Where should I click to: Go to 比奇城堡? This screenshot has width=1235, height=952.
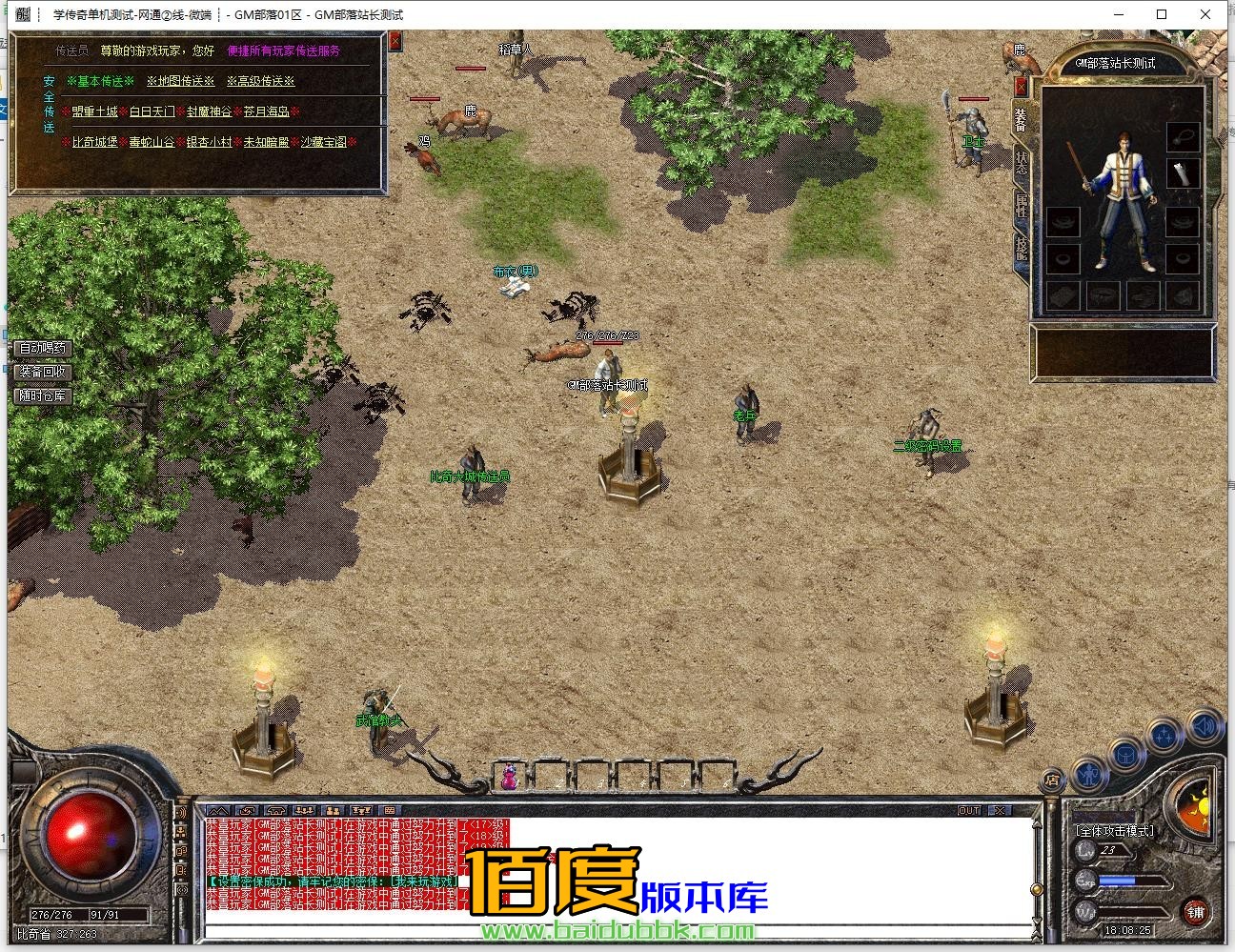pos(95,143)
